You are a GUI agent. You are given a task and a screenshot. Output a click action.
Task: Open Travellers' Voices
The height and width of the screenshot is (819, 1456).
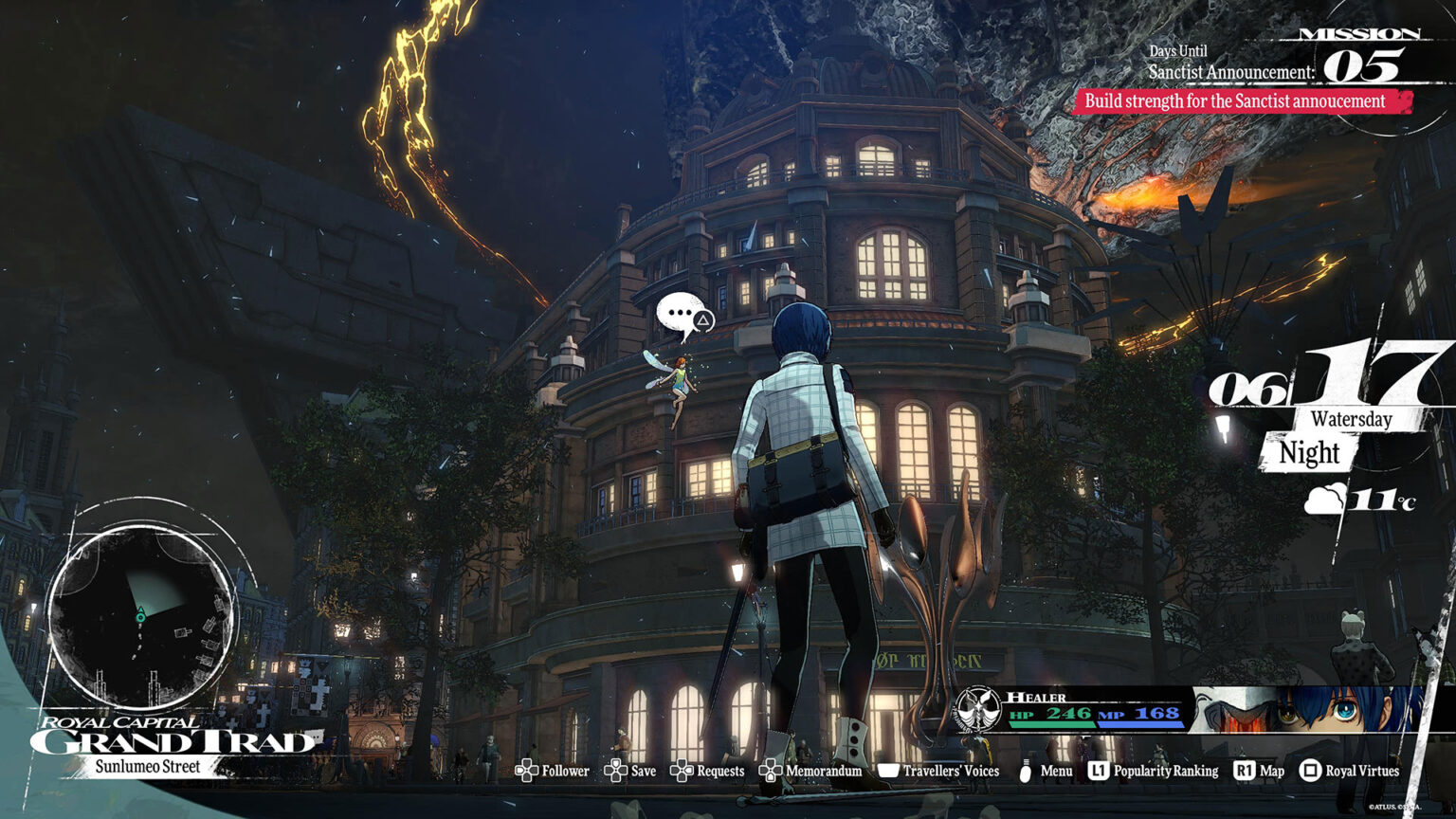938,771
